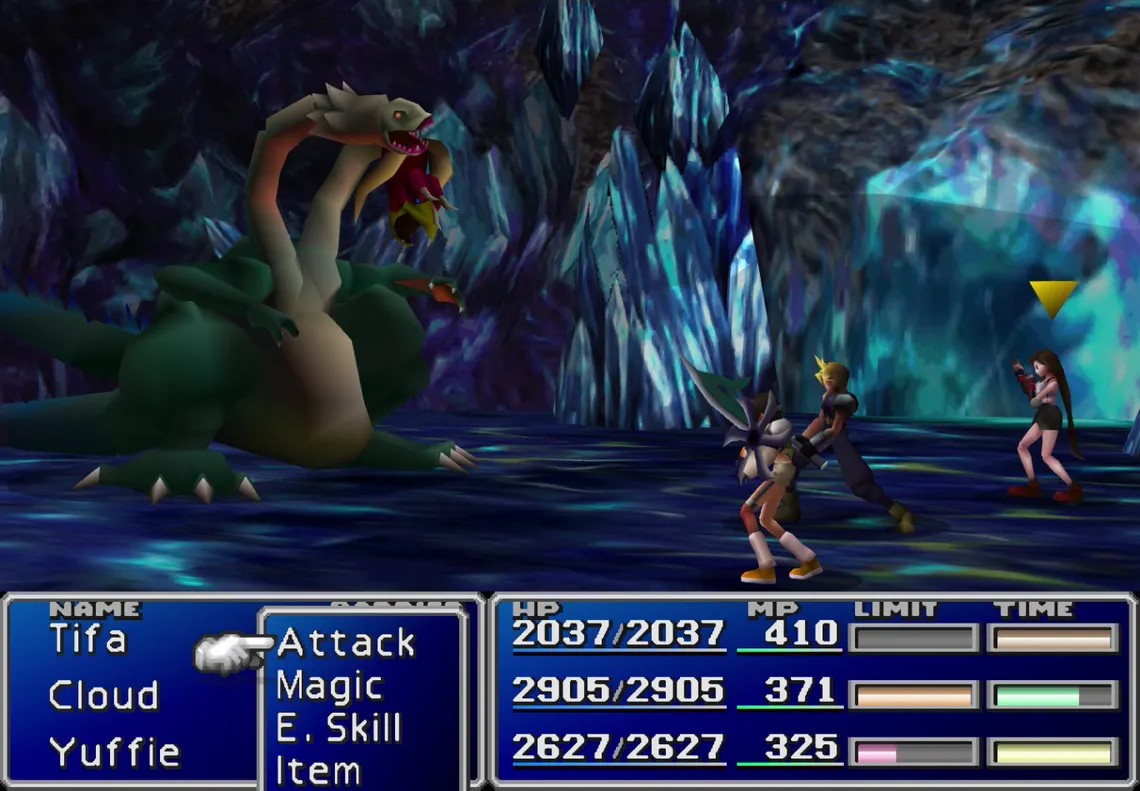The image size is (1140, 791).
Task: Open the E. Skill command
Action: coord(338,729)
